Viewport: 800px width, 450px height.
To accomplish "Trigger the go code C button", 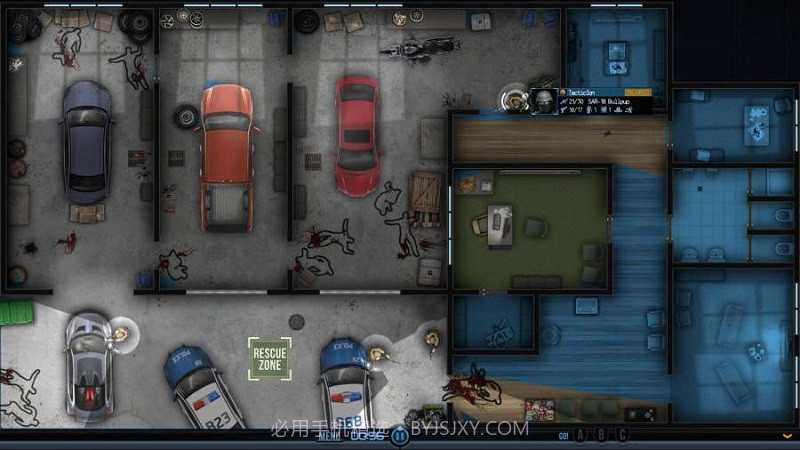I will point(621,434).
